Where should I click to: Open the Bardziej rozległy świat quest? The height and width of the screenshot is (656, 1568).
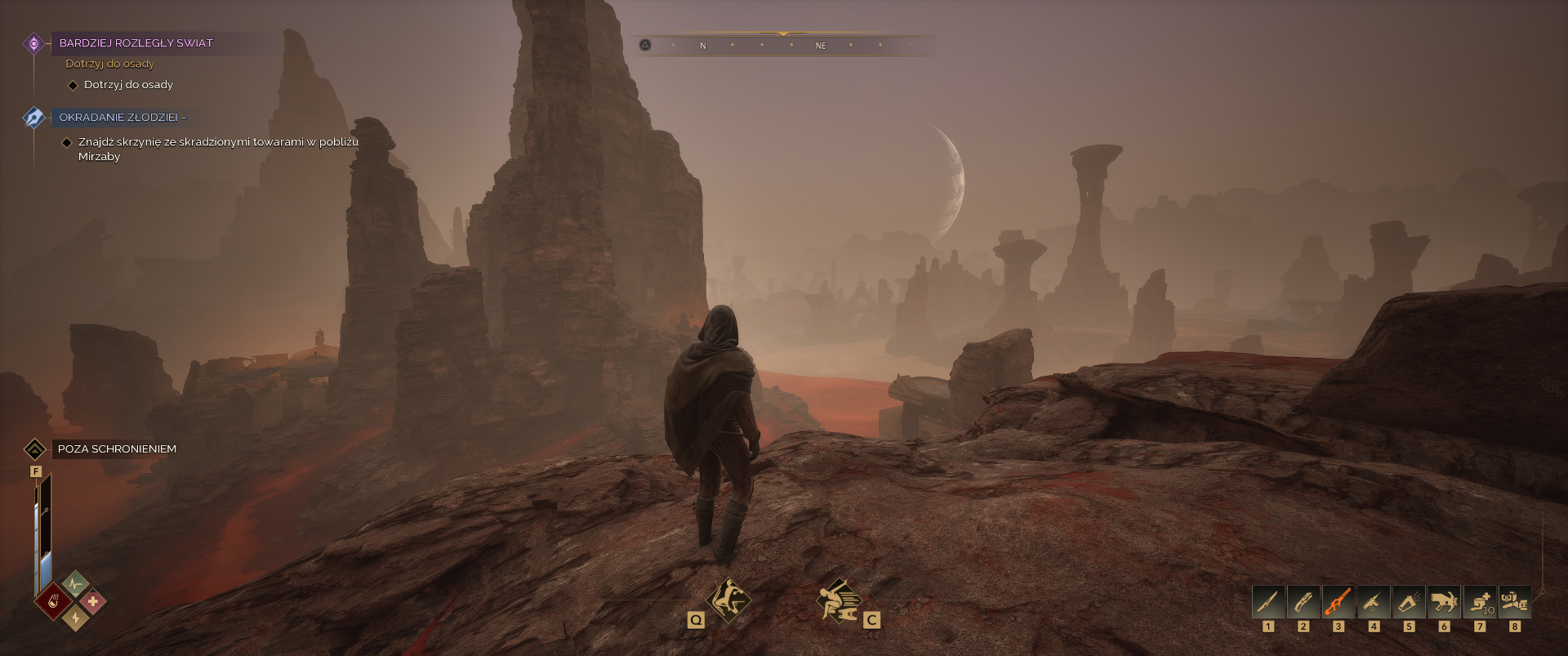[136, 43]
